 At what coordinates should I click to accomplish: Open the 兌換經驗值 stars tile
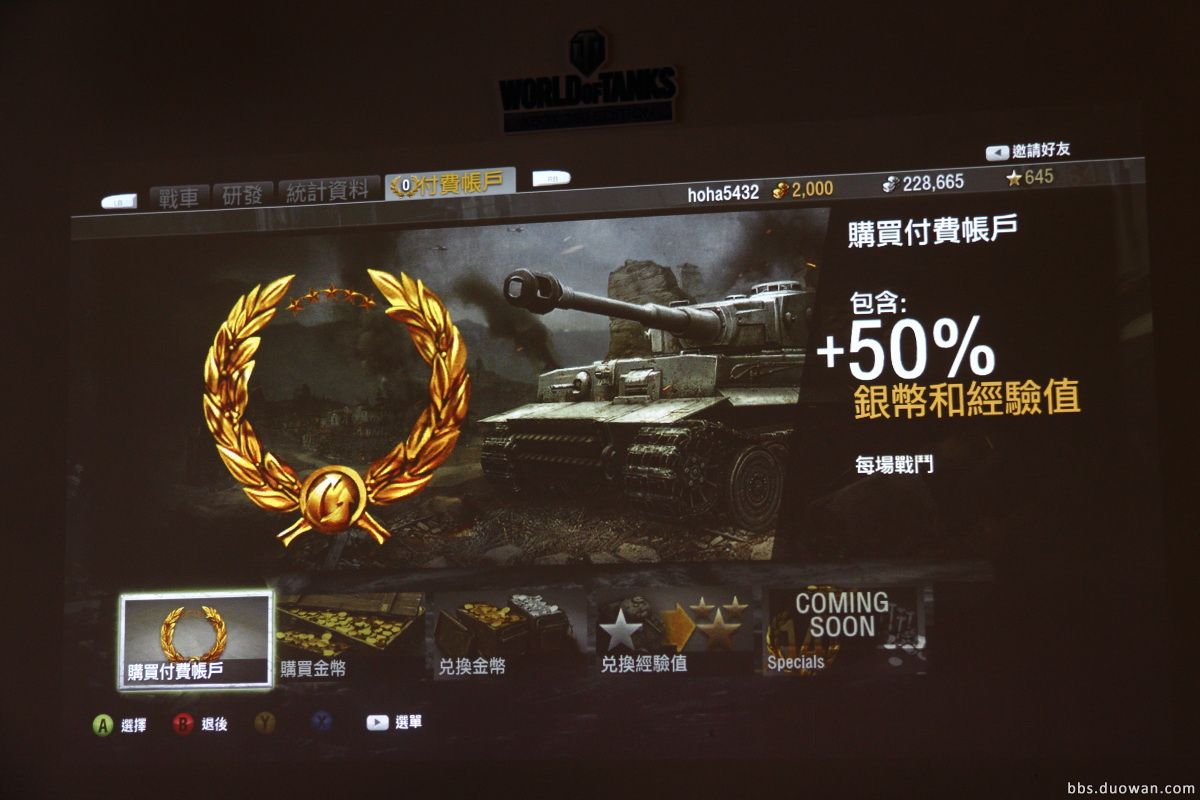672,632
